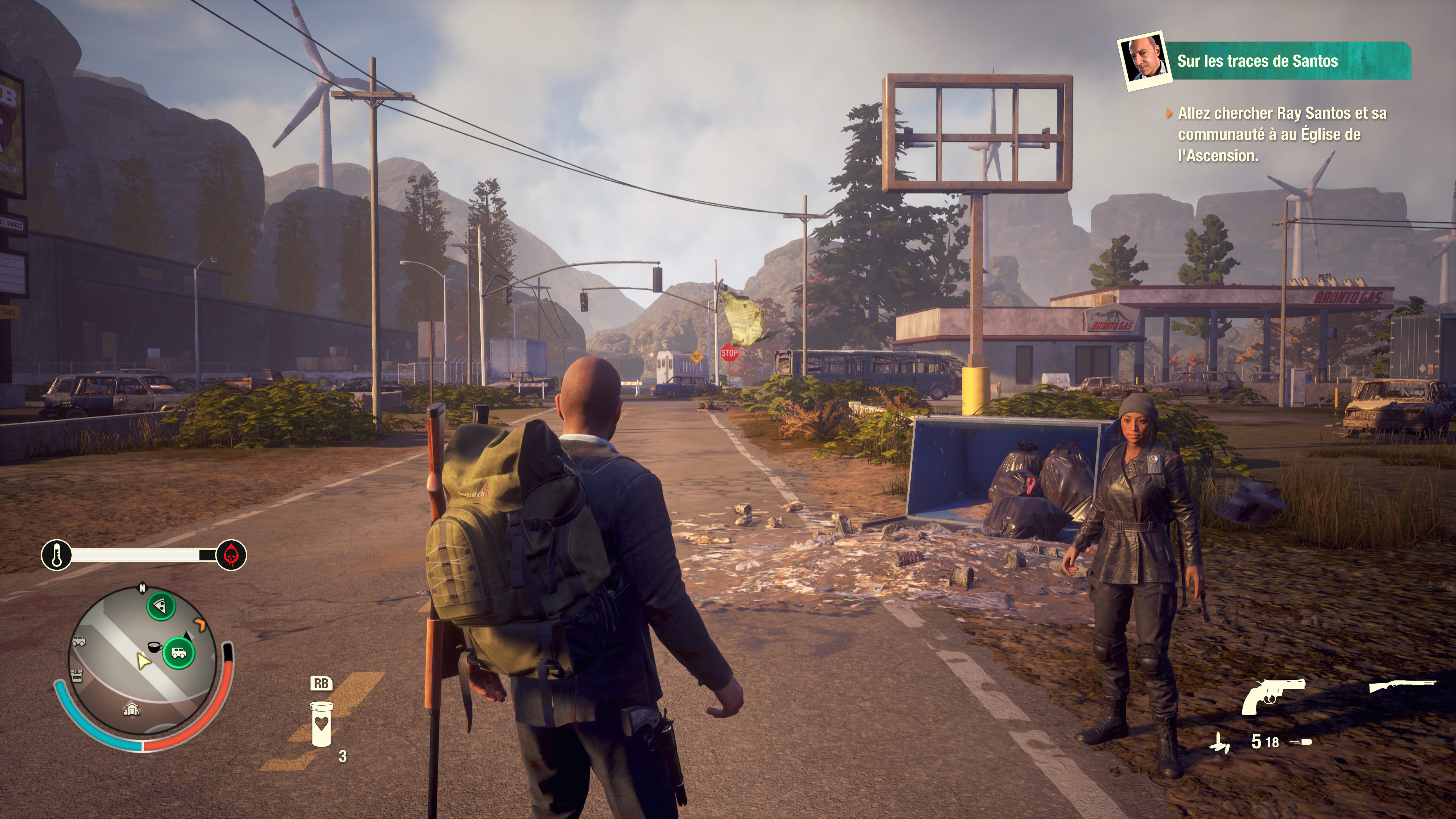This screenshot has width=1456, height=819.
Task: Click the grey car icon on minimap edge
Action: click(79, 641)
